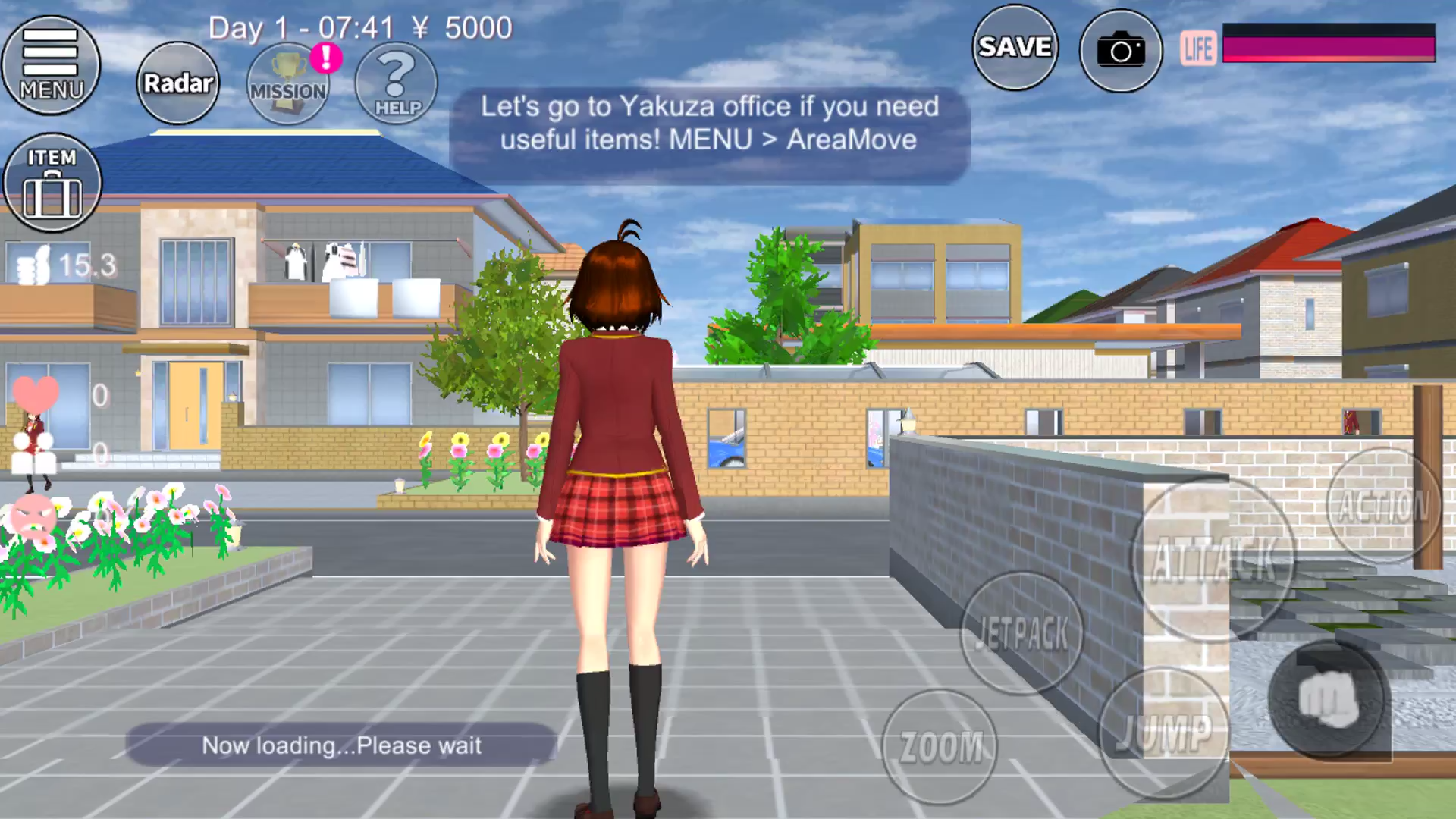Select the pink heart love icon
The width and height of the screenshot is (1456, 819).
pos(36,394)
